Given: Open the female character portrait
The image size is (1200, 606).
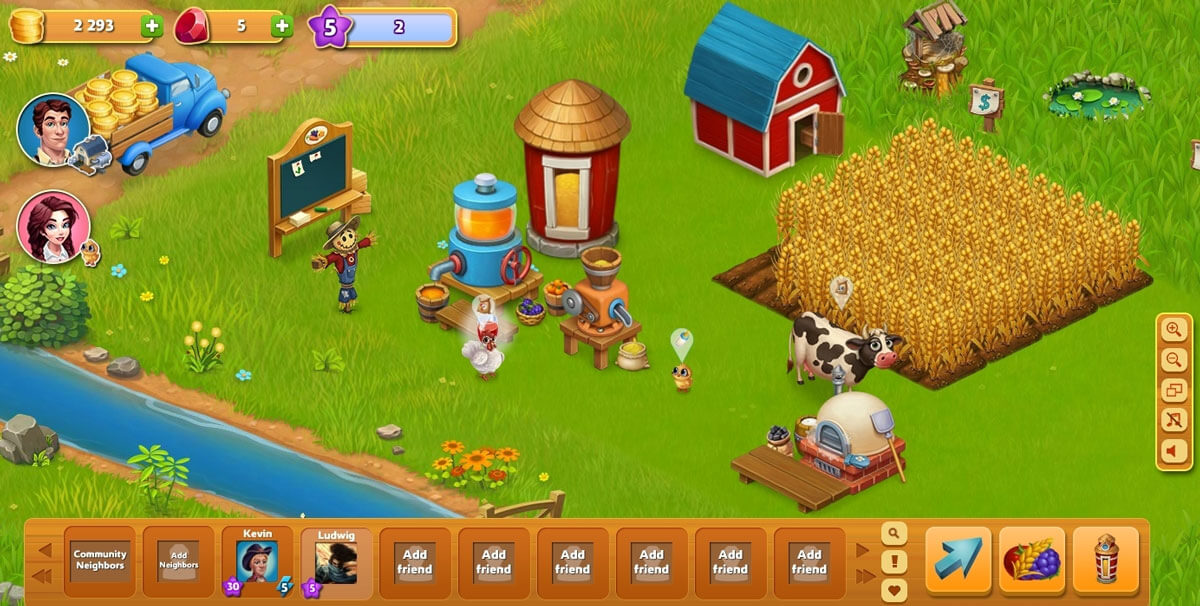Looking at the screenshot, I should (53, 227).
